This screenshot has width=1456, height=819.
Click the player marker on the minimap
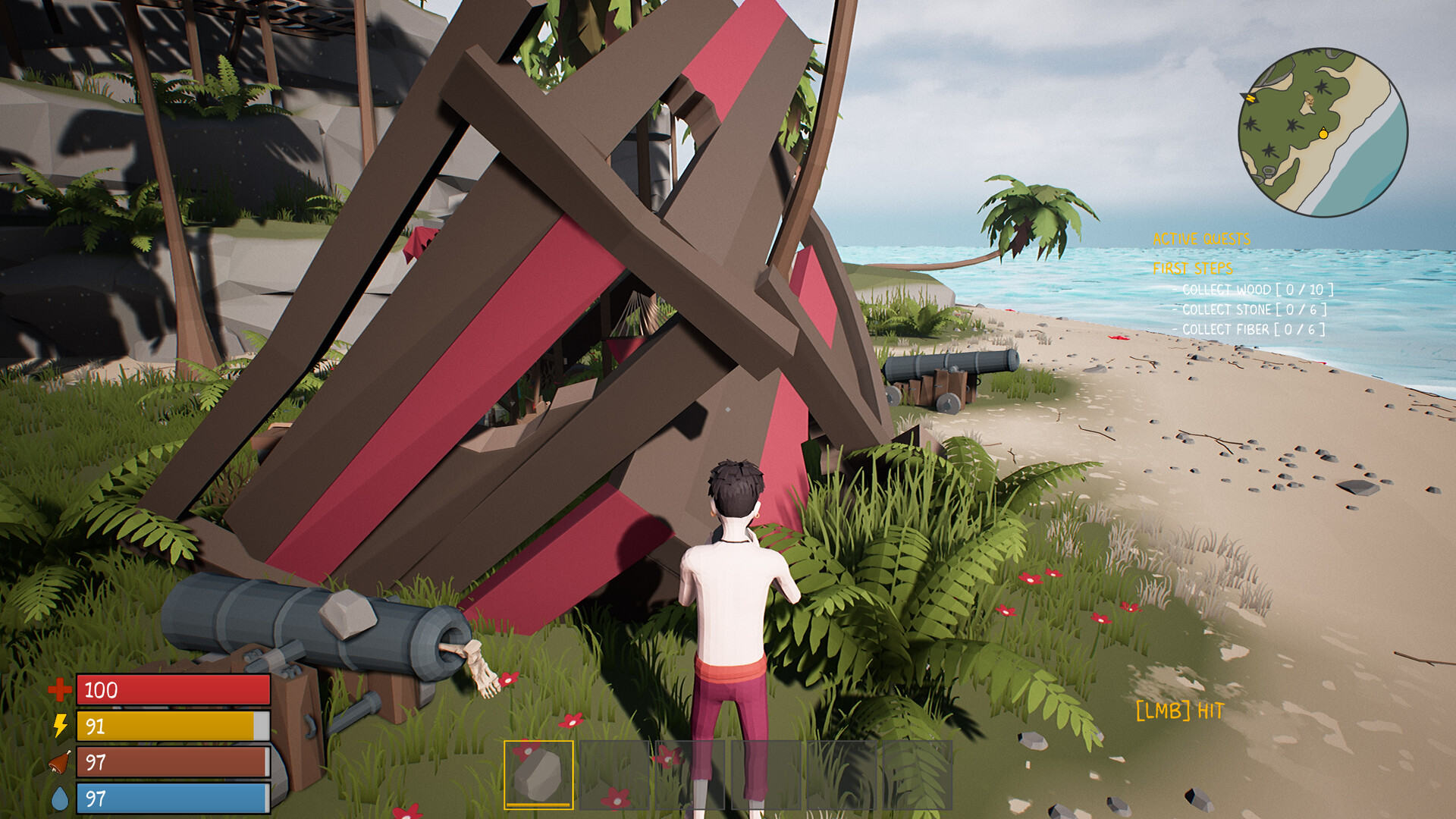(x=1323, y=134)
